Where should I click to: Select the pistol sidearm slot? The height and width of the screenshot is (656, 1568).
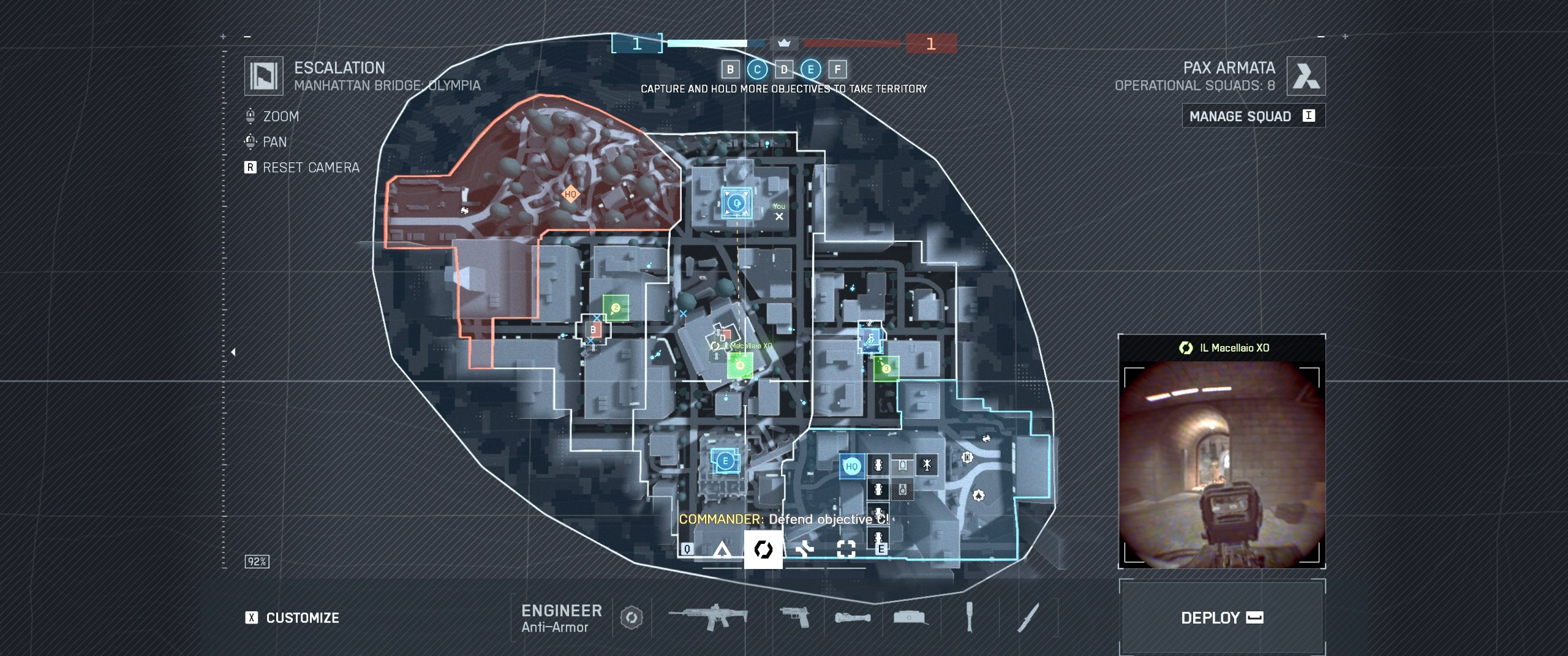(x=794, y=617)
